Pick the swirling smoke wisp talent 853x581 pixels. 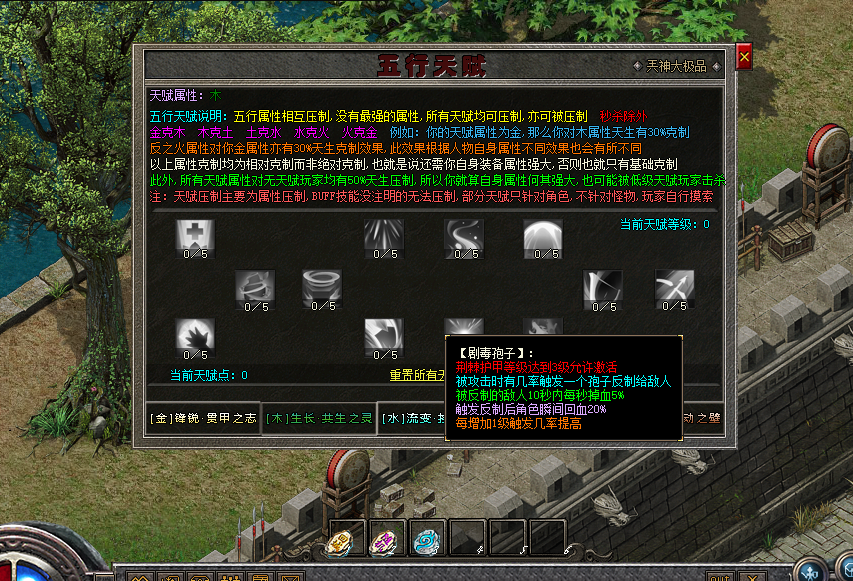(464, 236)
